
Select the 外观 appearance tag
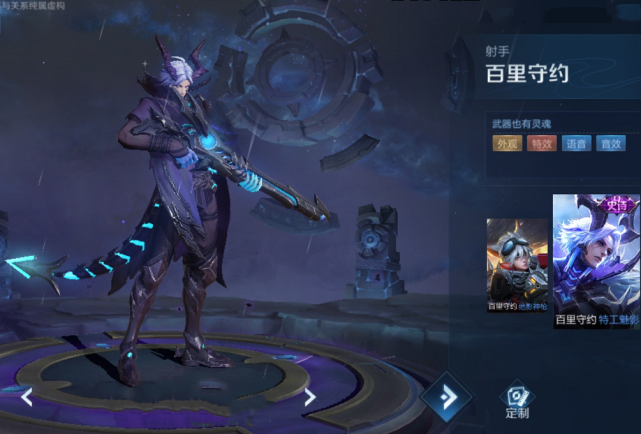coord(508,143)
